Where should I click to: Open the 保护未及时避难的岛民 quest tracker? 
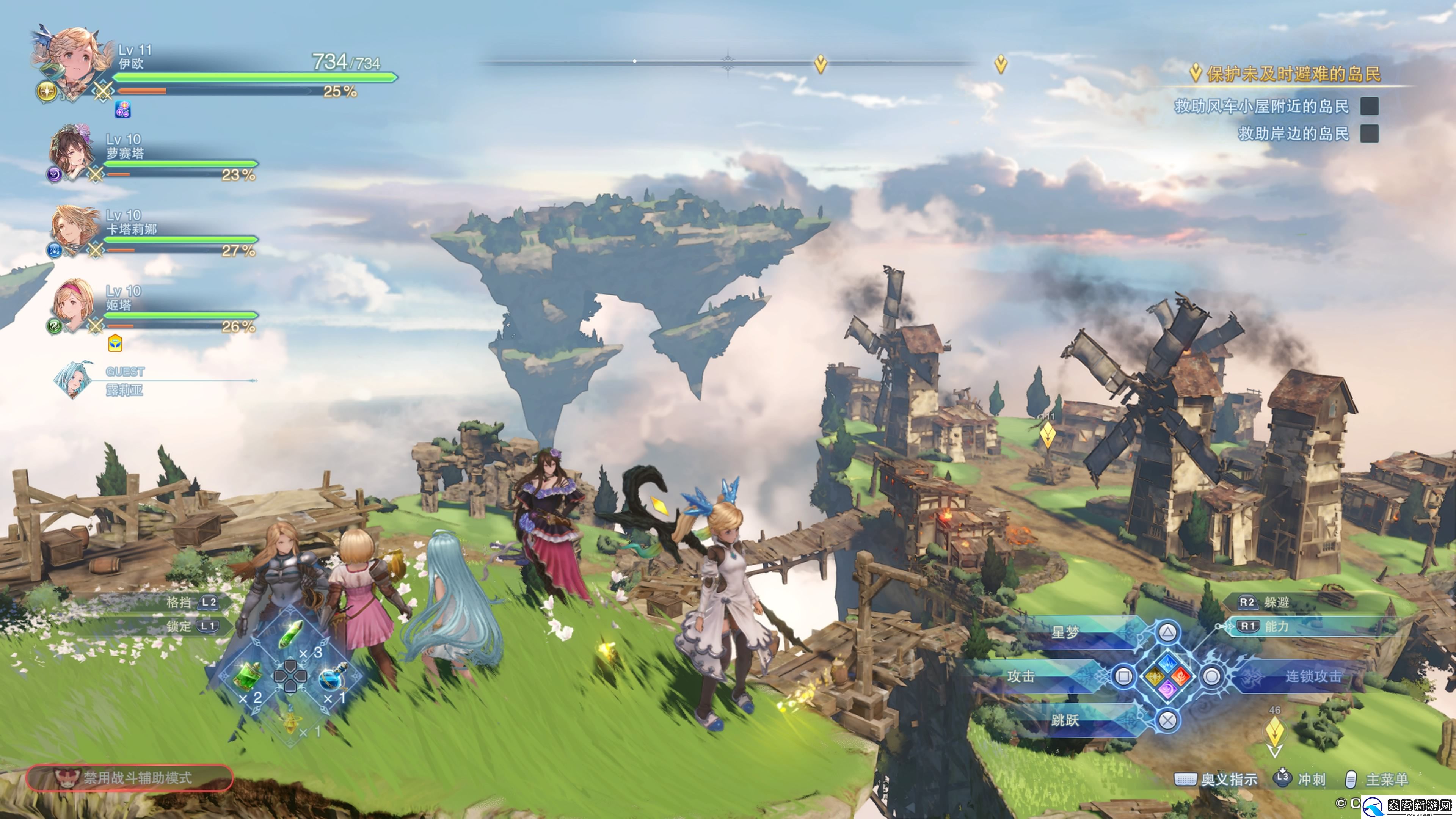click(x=1293, y=74)
